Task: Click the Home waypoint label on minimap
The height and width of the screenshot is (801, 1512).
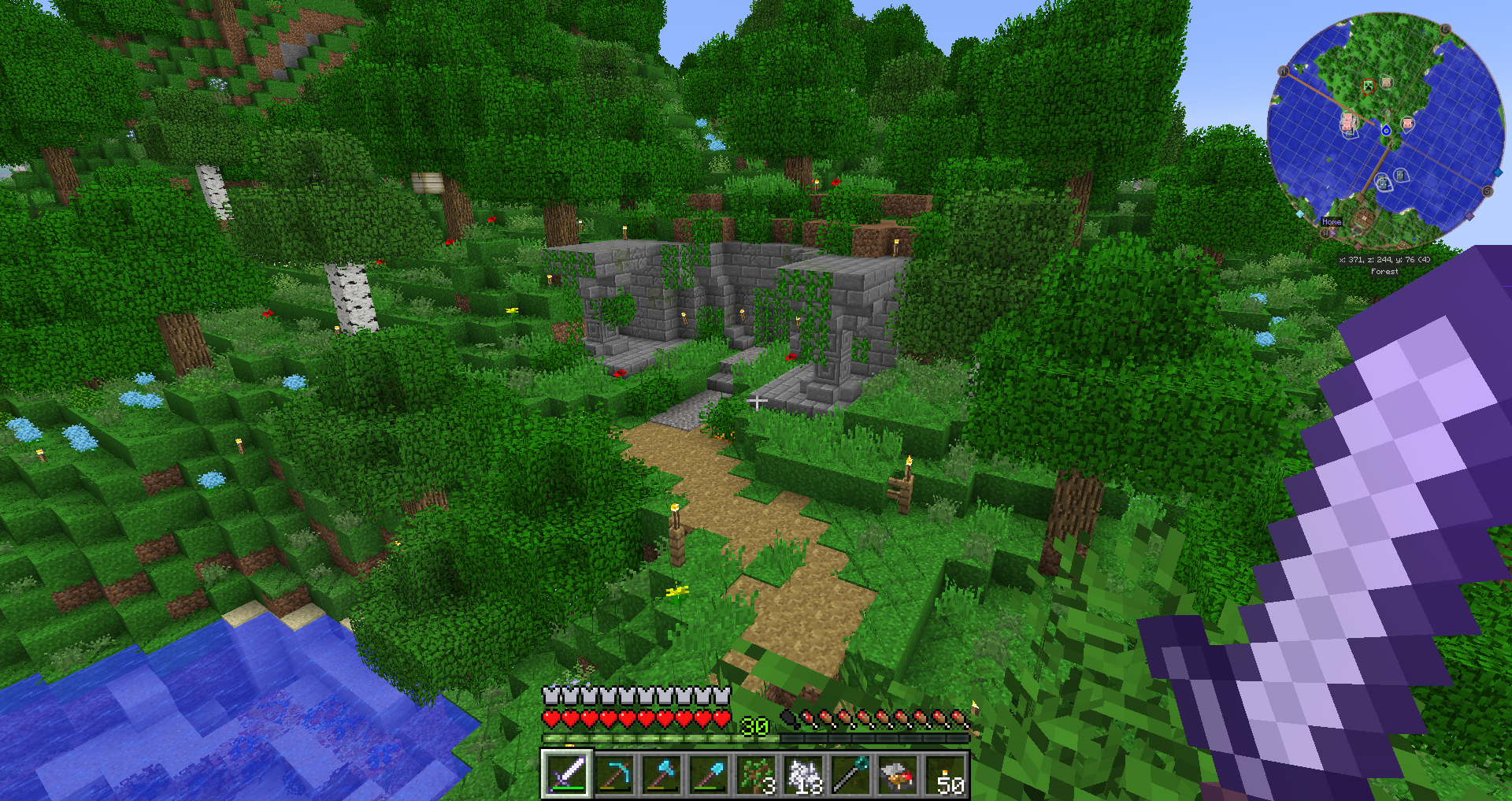Action: point(1332,222)
